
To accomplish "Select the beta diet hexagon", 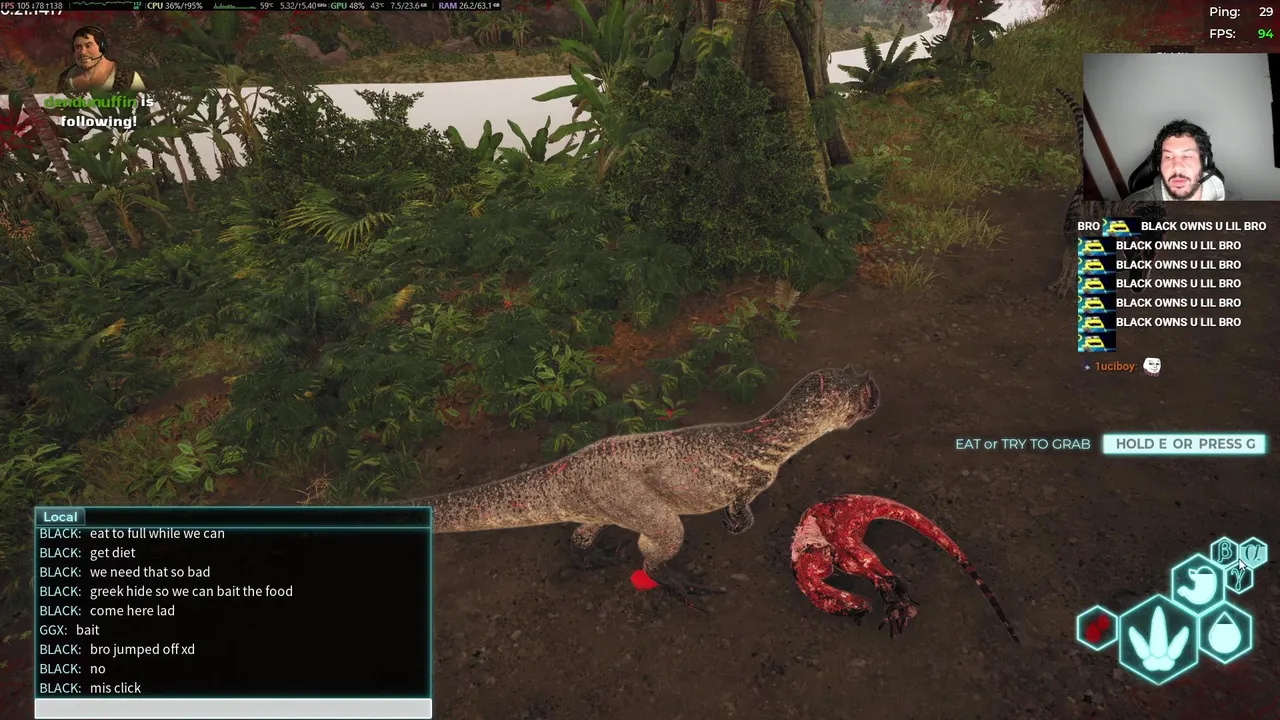I will coord(1224,551).
